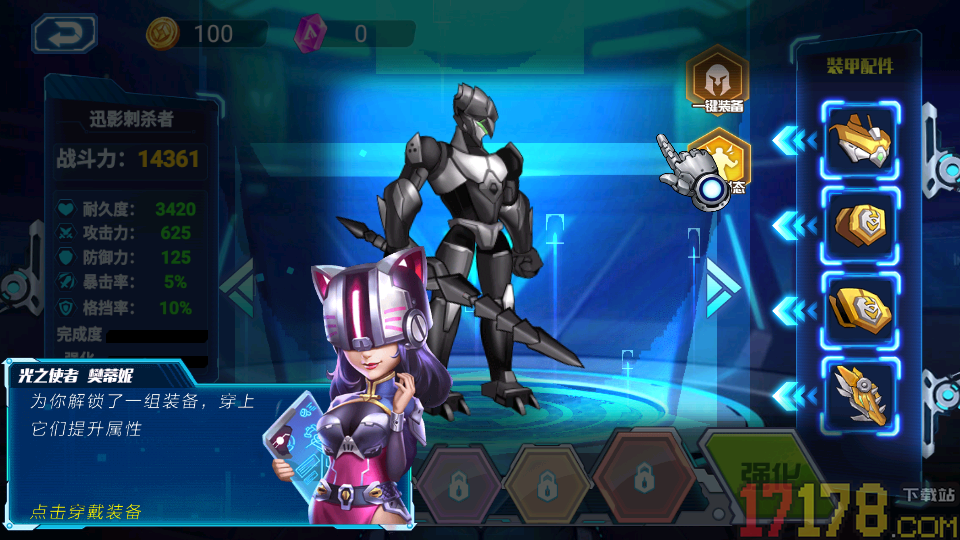The image size is (960, 540).
Task: Go back with the return arrow button
Action: pyautogui.click(x=64, y=33)
